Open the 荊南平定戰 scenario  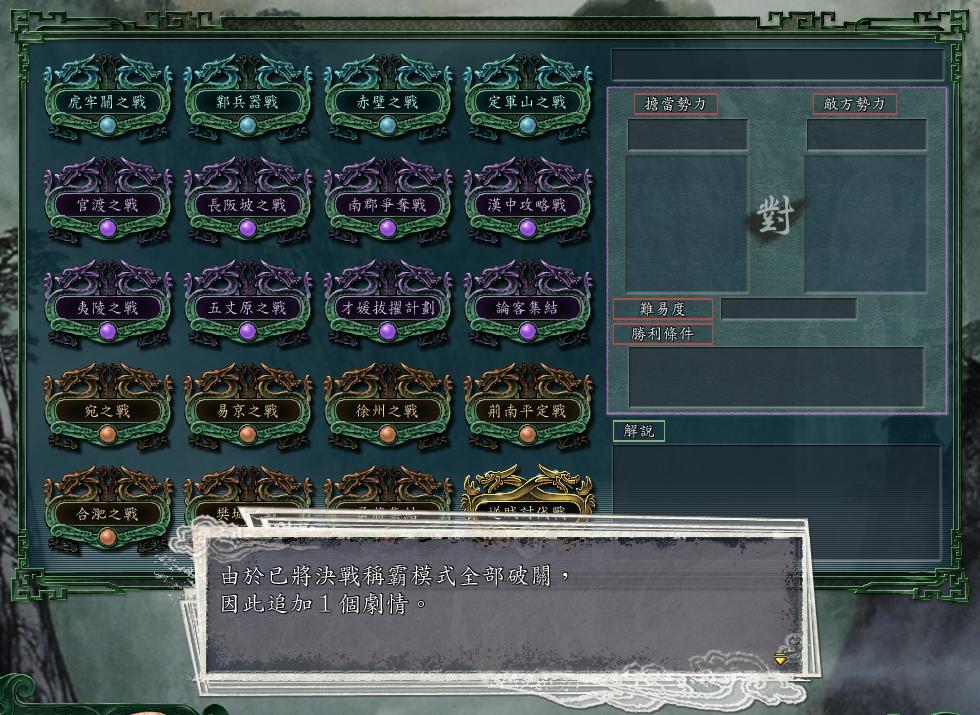coord(528,411)
